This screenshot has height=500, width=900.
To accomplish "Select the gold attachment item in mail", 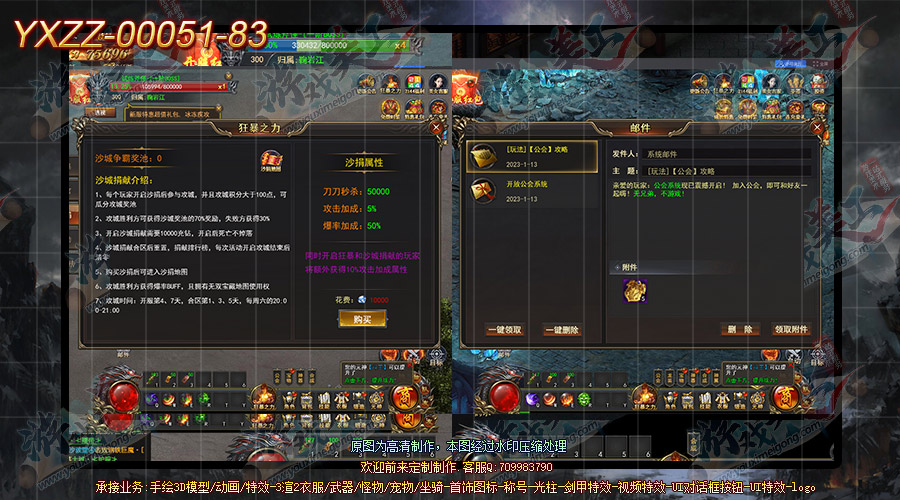I will point(633,289).
